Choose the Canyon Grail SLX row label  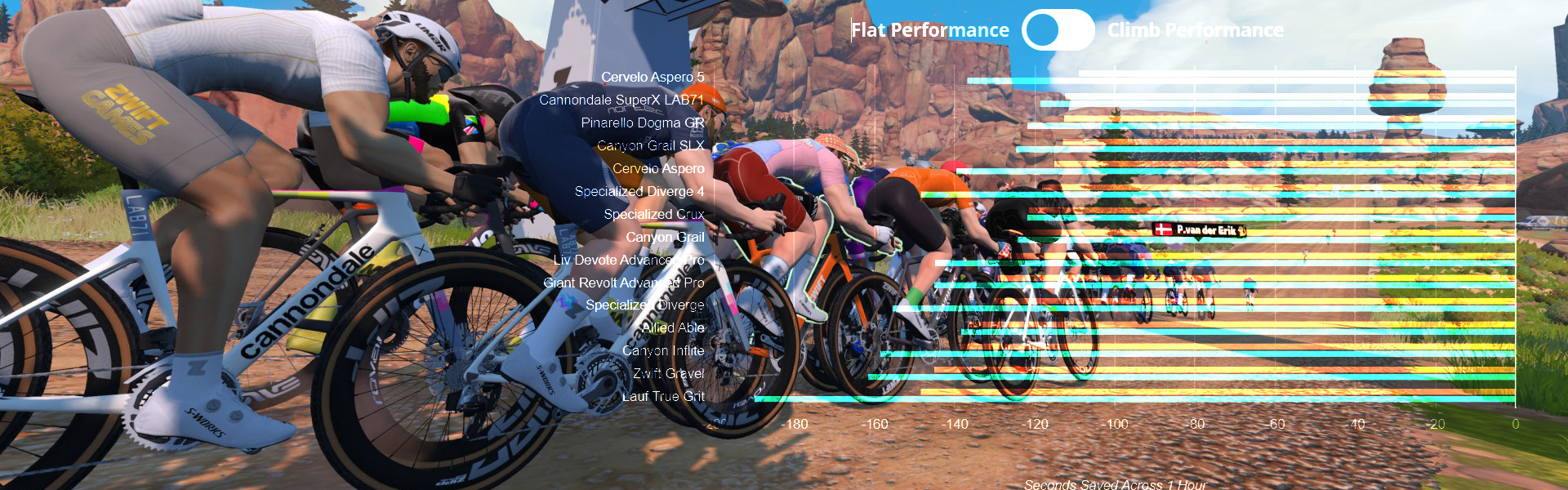(650, 145)
